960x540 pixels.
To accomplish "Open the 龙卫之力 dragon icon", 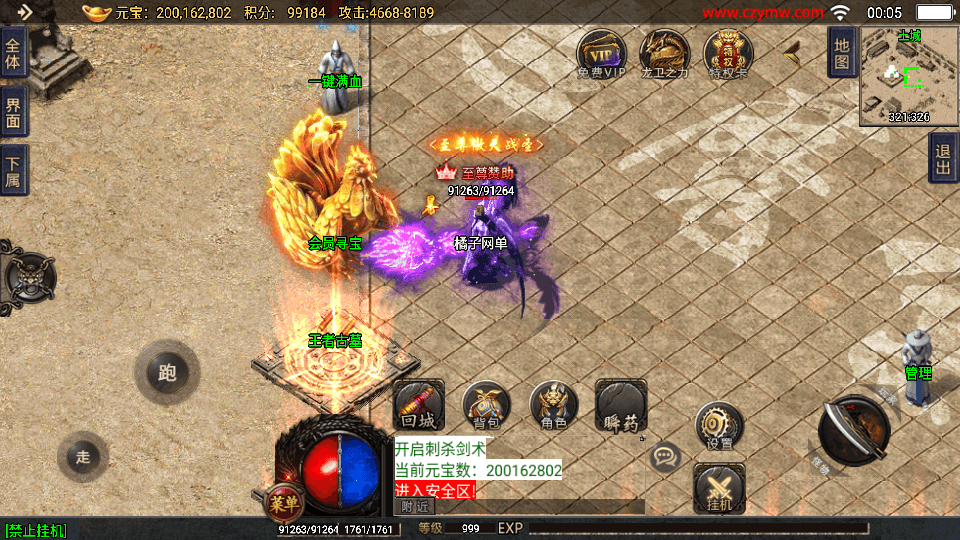I will pos(663,53).
